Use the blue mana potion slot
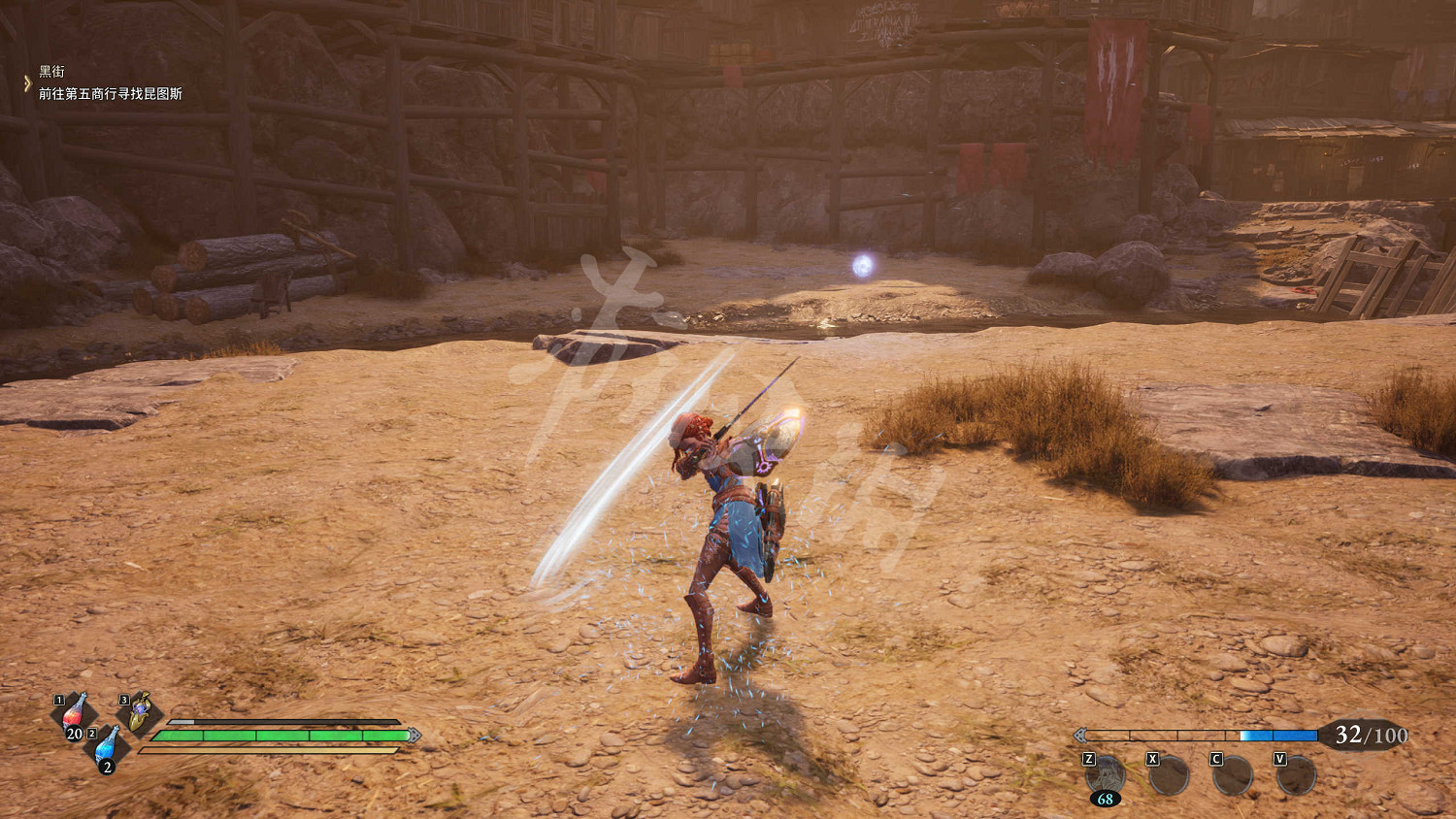1456x819 pixels. pyautogui.click(x=107, y=748)
